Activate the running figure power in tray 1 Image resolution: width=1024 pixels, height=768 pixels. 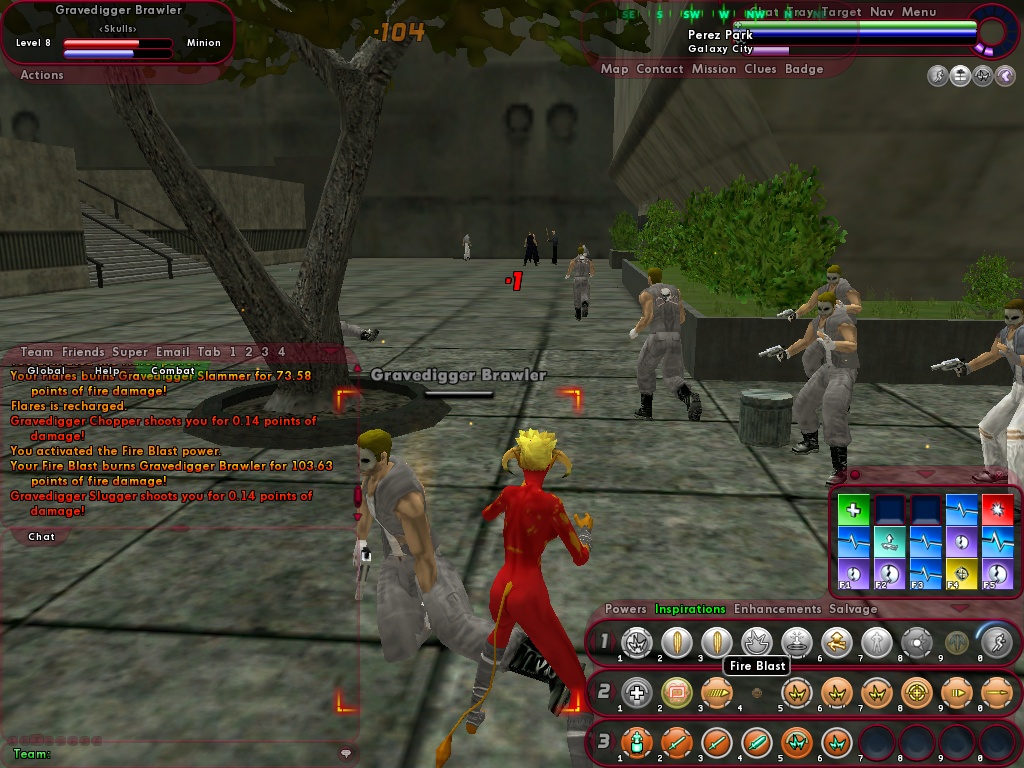point(996,643)
